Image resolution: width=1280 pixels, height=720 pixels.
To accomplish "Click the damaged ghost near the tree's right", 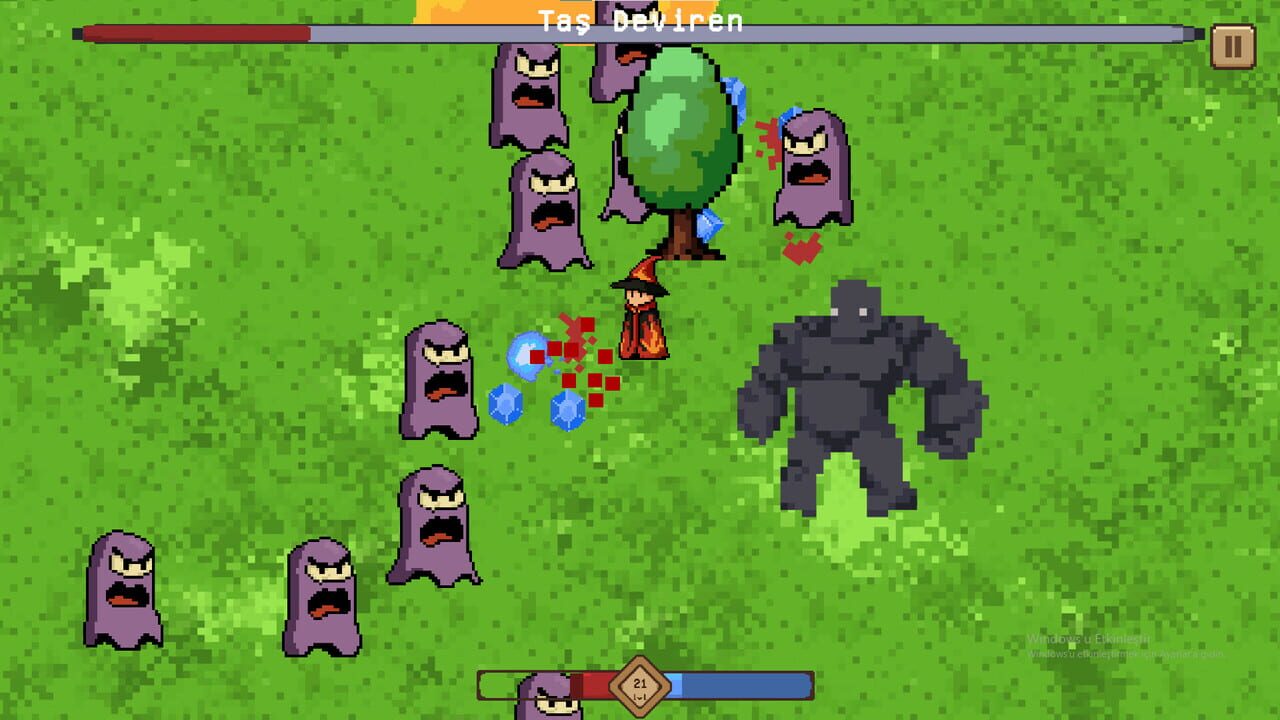I will pyautogui.click(x=810, y=165).
